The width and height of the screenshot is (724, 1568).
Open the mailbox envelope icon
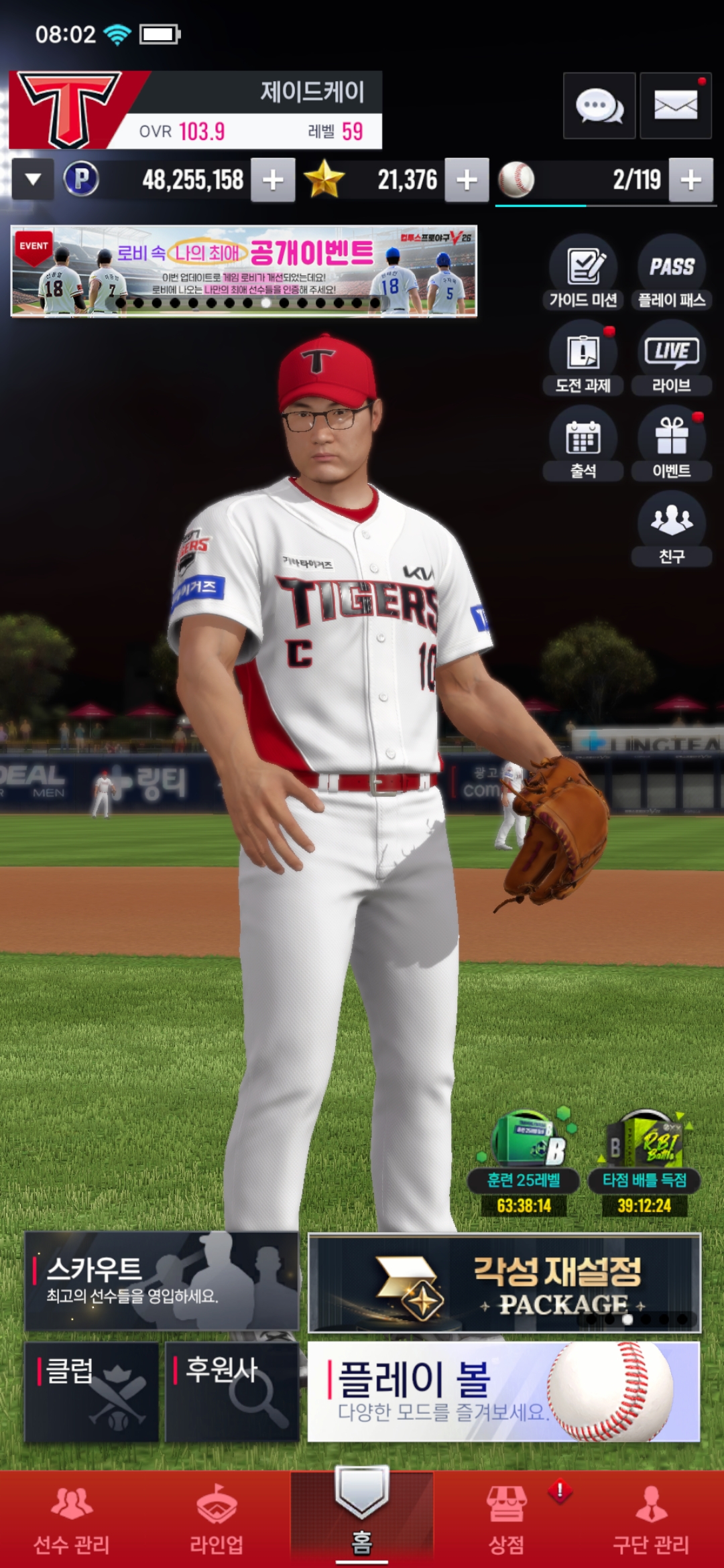675,106
